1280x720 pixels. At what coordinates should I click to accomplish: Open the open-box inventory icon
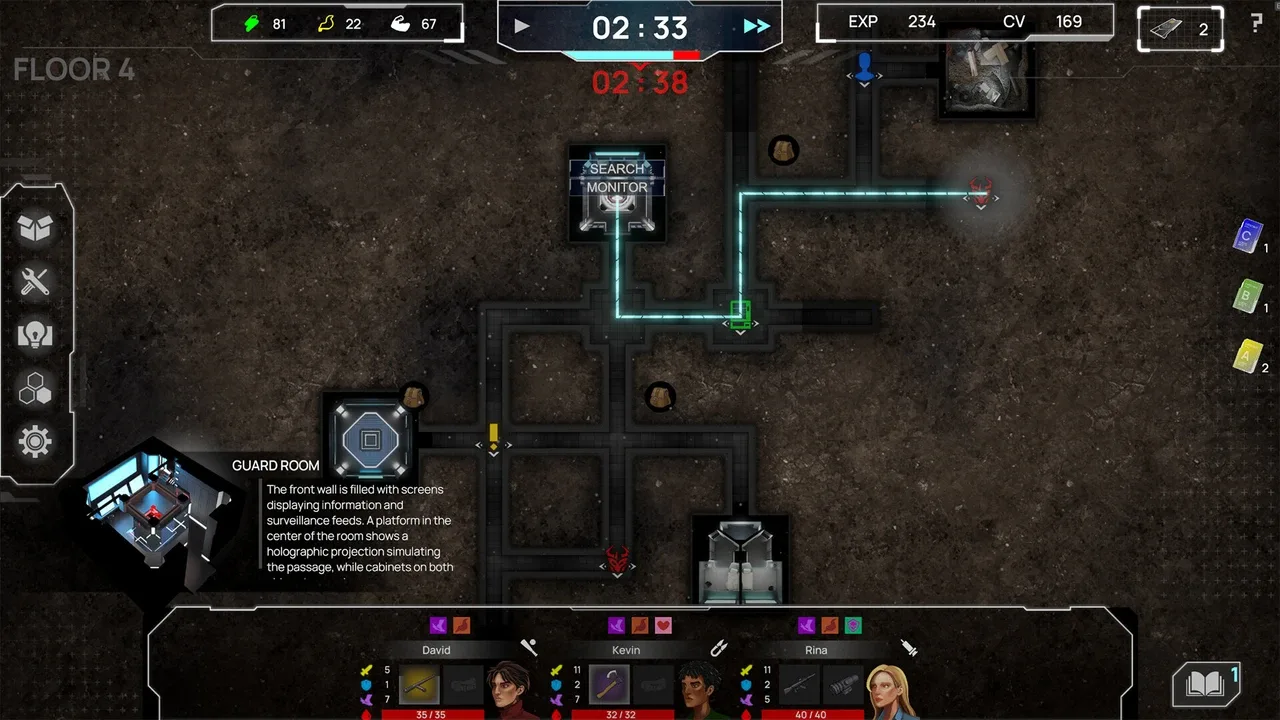point(35,229)
